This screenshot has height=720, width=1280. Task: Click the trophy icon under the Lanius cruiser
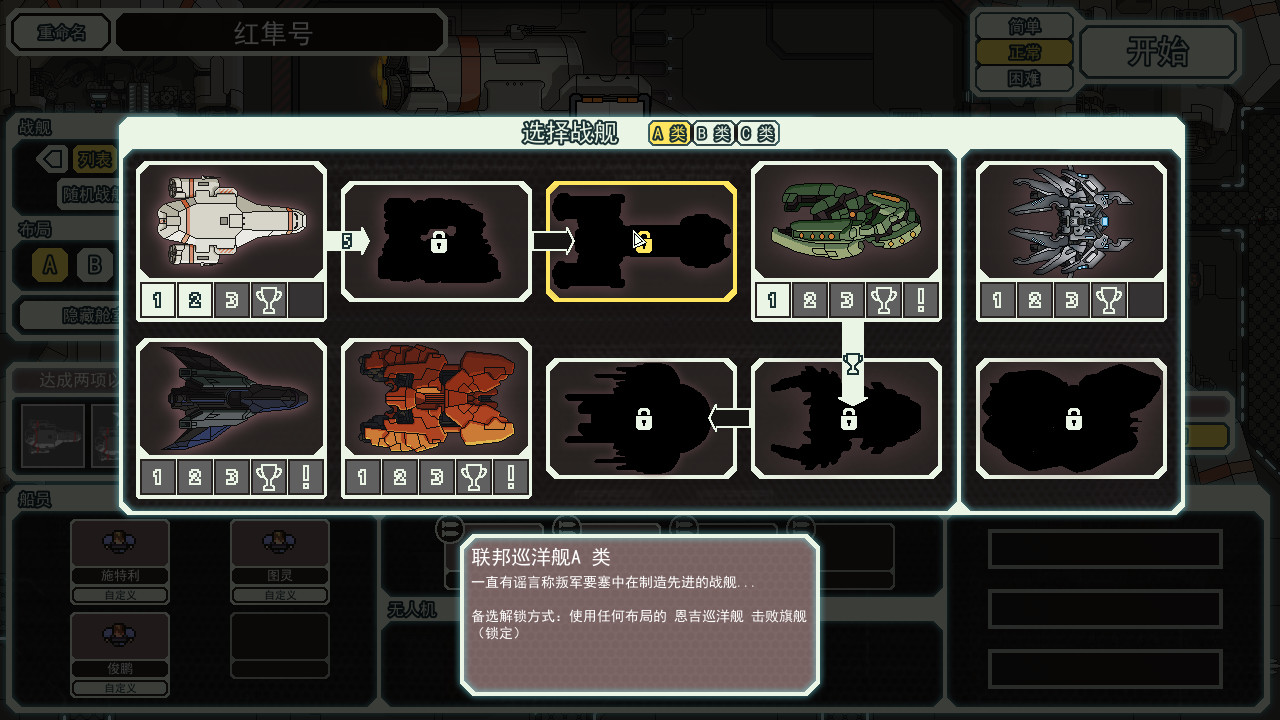point(1107,299)
